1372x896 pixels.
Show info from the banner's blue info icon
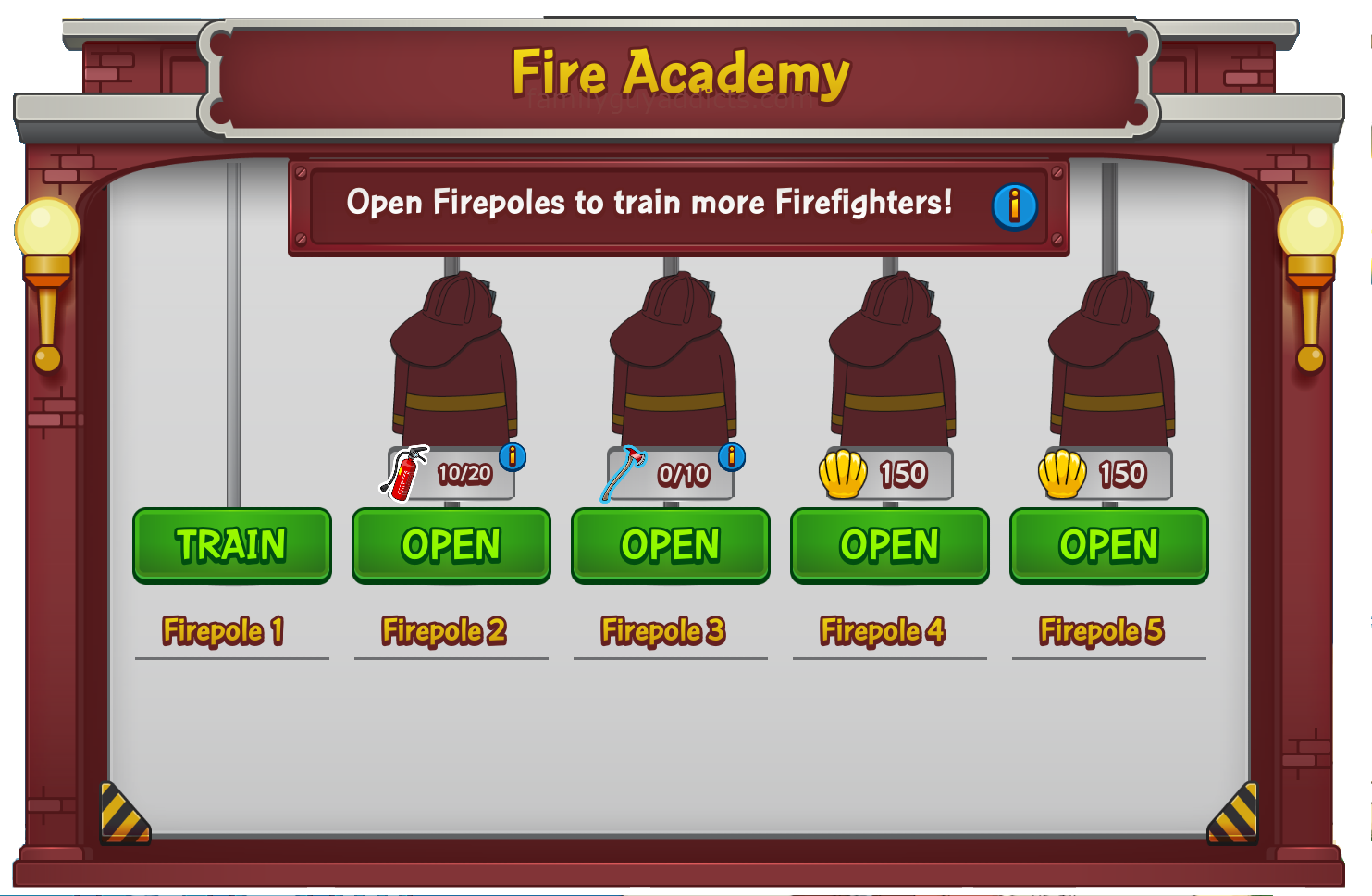(x=1014, y=205)
